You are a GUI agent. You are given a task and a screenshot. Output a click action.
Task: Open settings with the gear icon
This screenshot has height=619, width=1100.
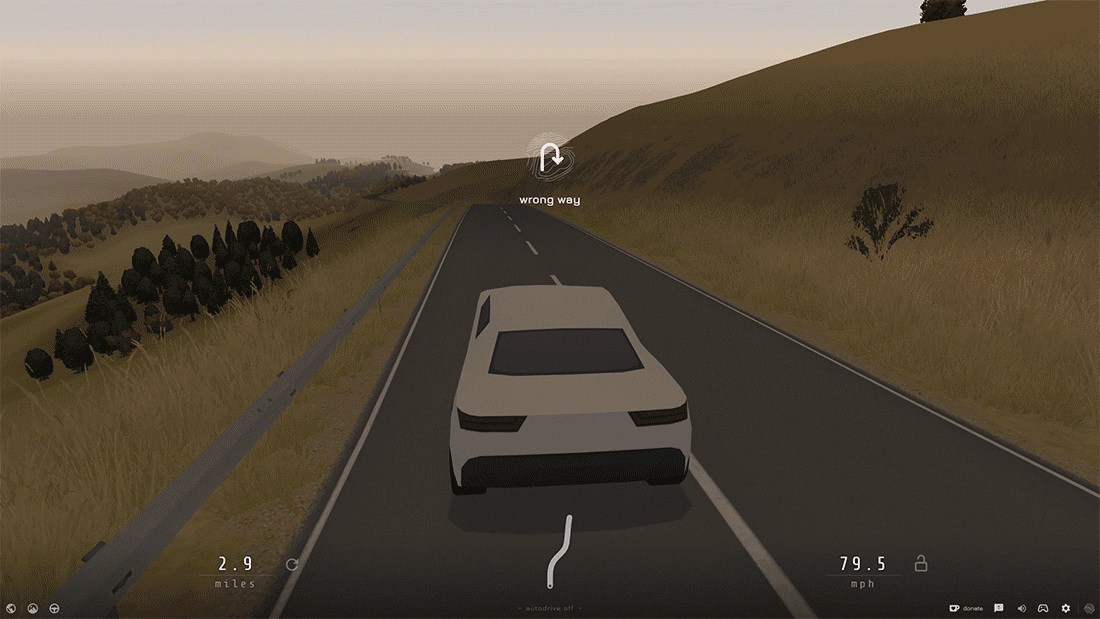click(1065, 608)
